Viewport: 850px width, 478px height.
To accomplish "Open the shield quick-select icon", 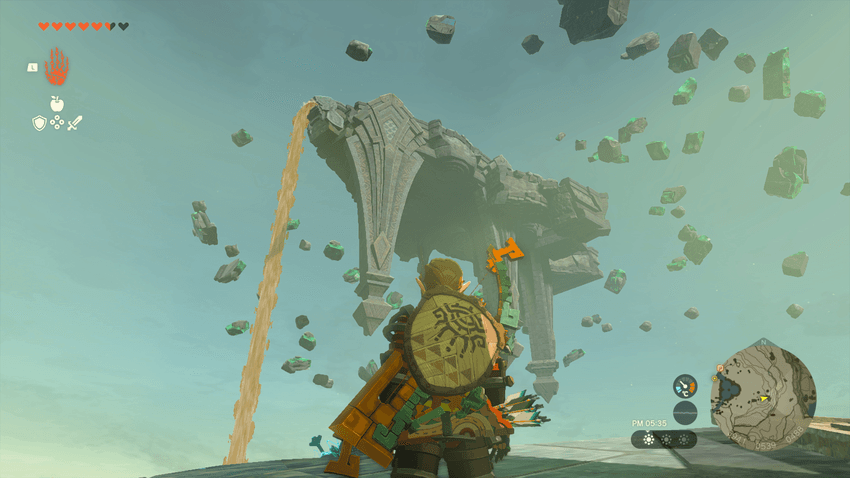I will (x=39, y=123).
